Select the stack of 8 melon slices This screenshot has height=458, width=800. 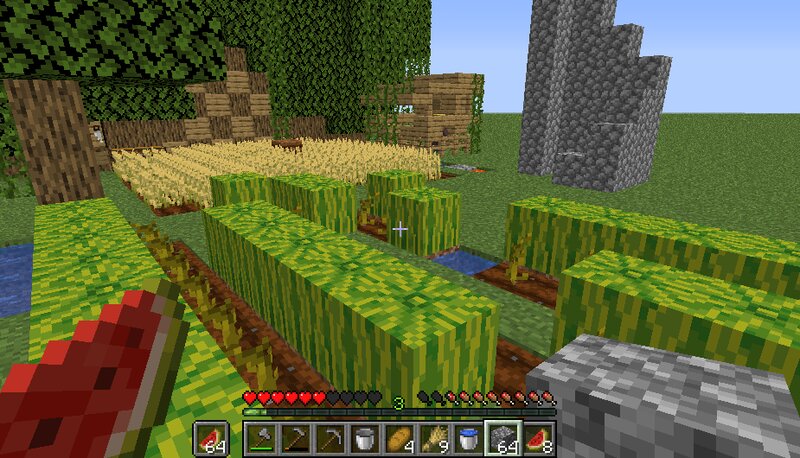click(537, 438)
